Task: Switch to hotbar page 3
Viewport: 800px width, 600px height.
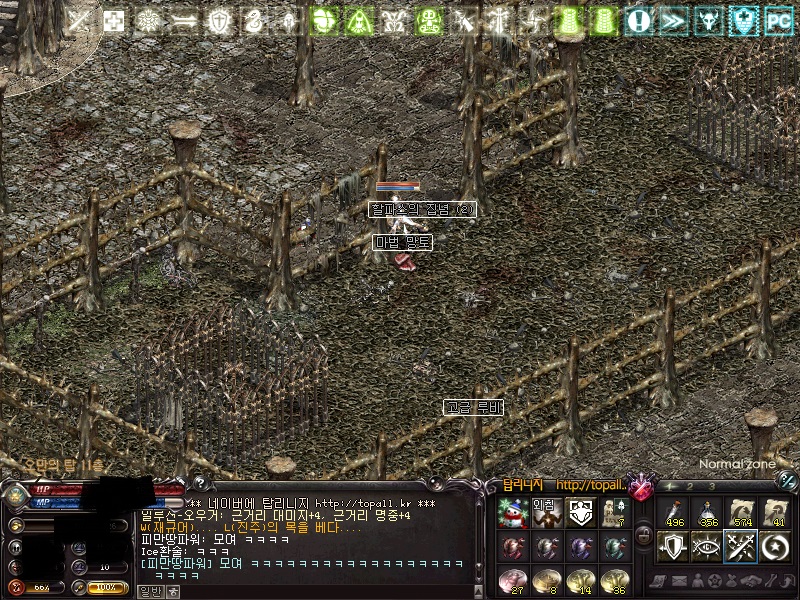Action: click(711, 487)
